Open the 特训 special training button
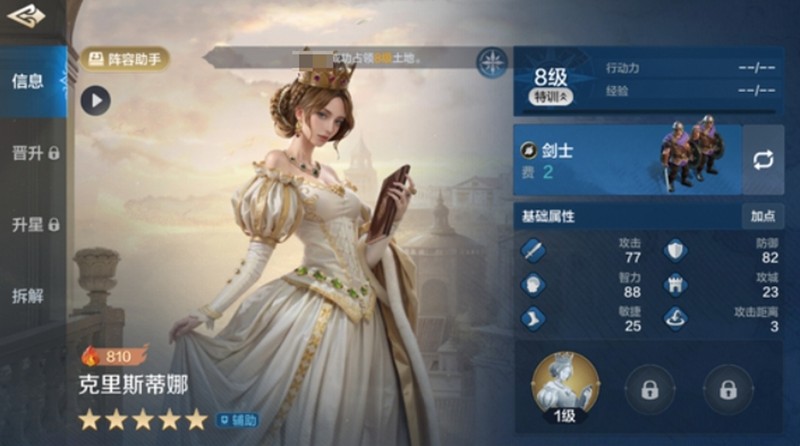The height and width of the screenshot is (446, 800). tap(550, 98)
